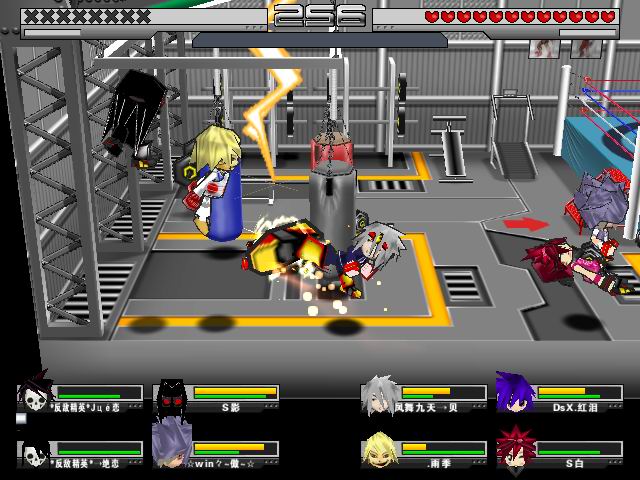Viewport: 640px width, 480px height.
Task: Select the S影 player portrait
Action: coord(172,393)
